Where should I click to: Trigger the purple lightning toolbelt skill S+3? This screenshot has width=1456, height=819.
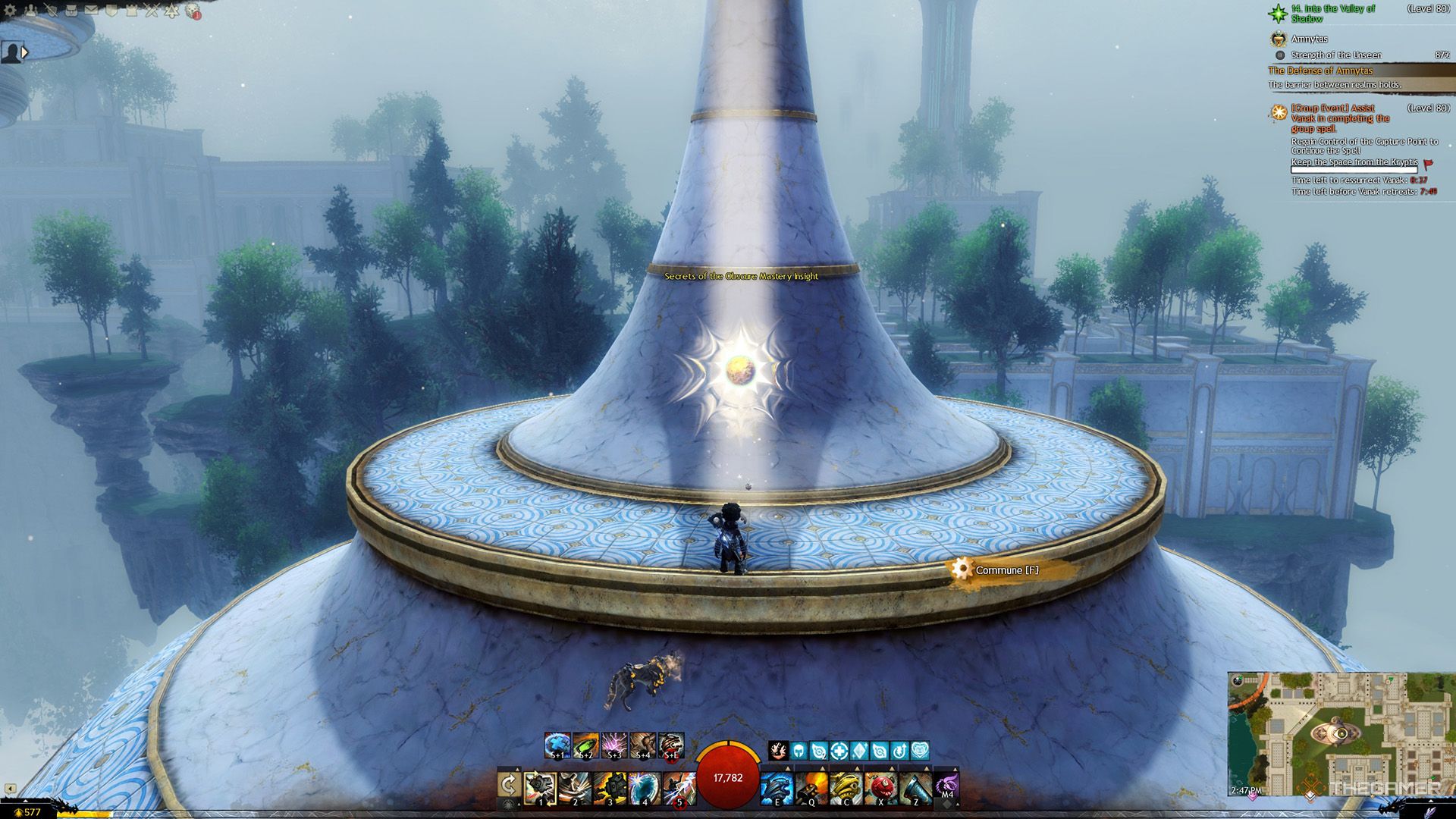[x=613, y=745]
